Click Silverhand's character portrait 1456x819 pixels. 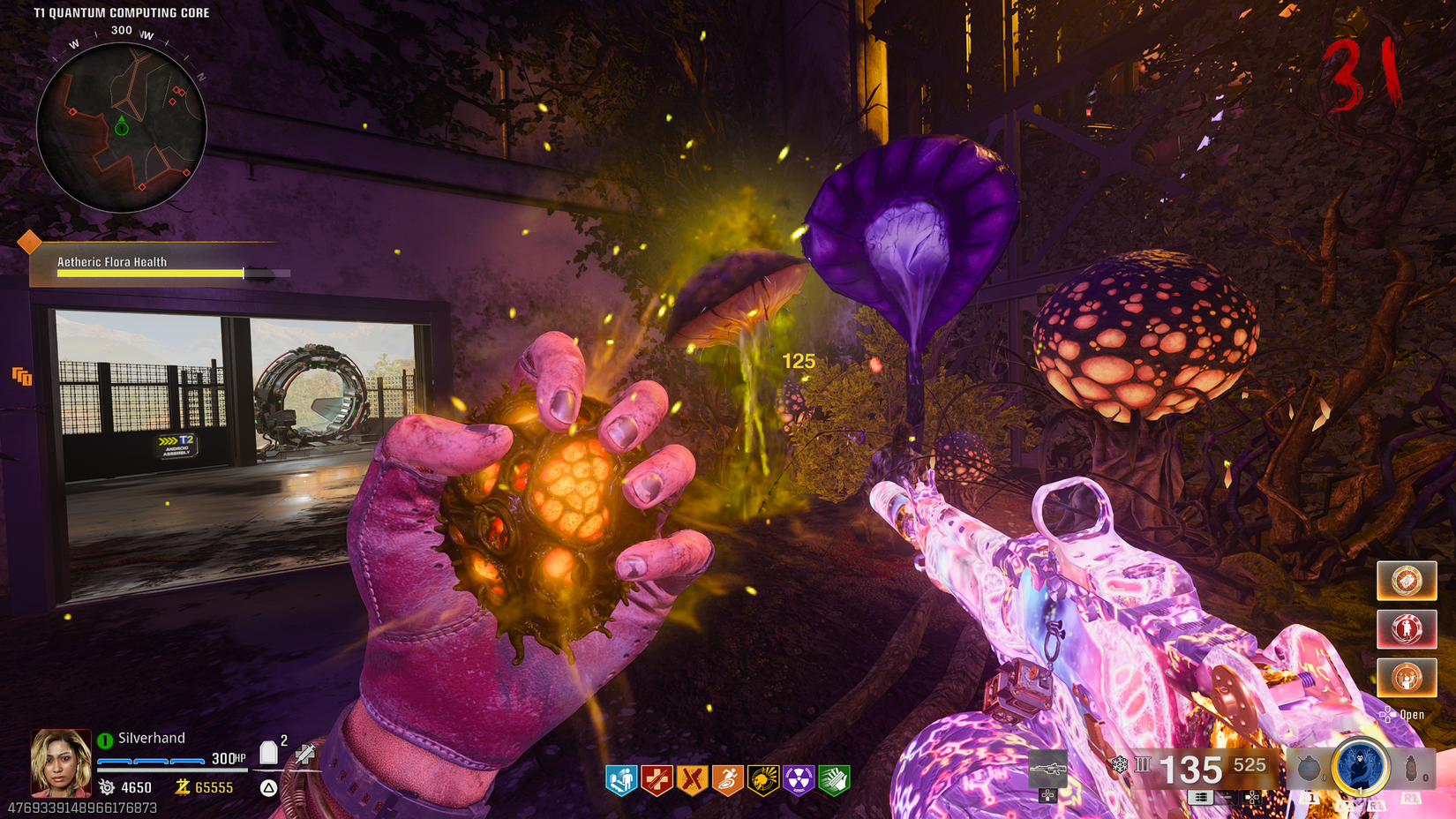61,763
